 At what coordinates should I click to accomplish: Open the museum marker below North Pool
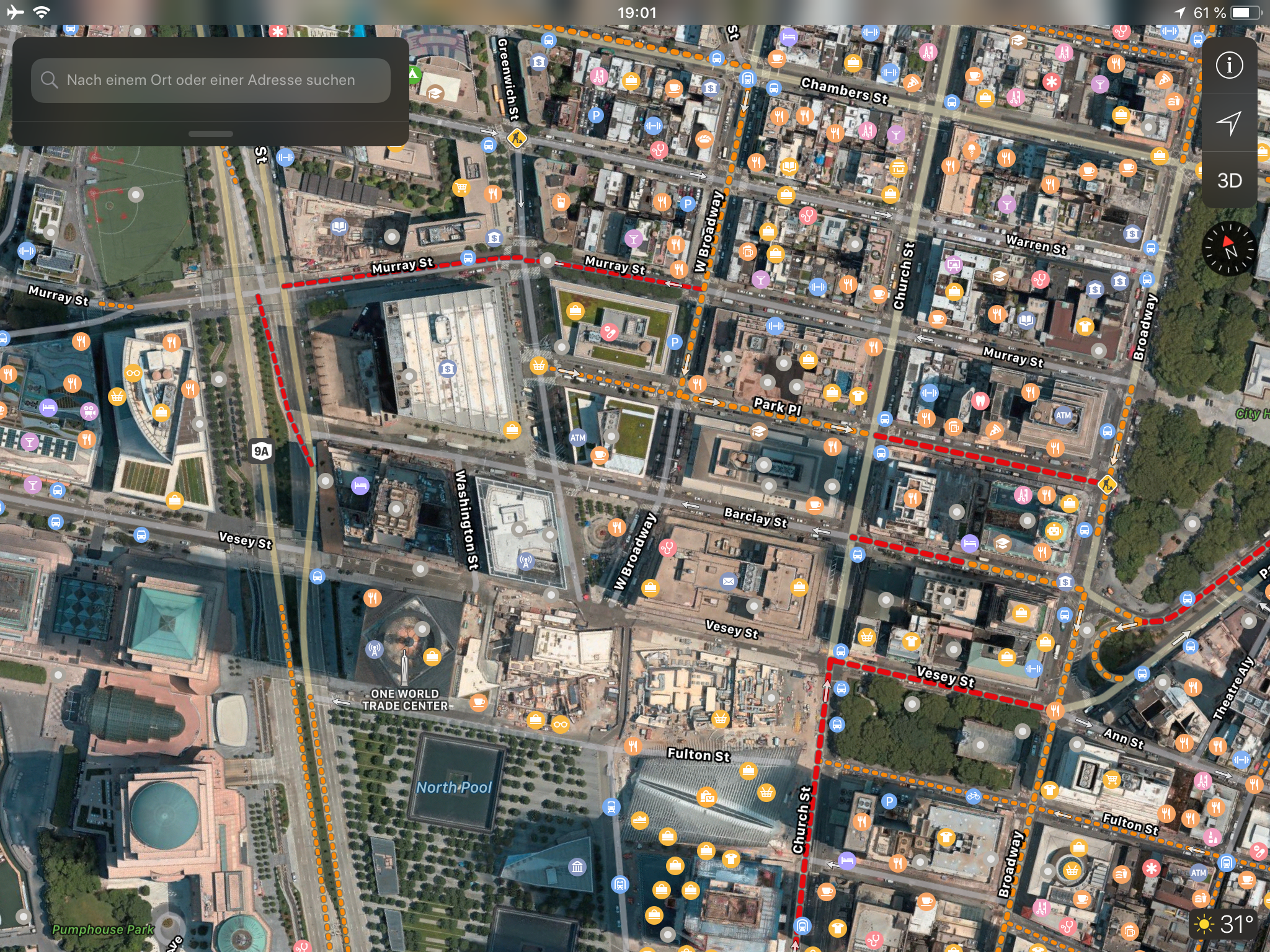pos(577,866)
